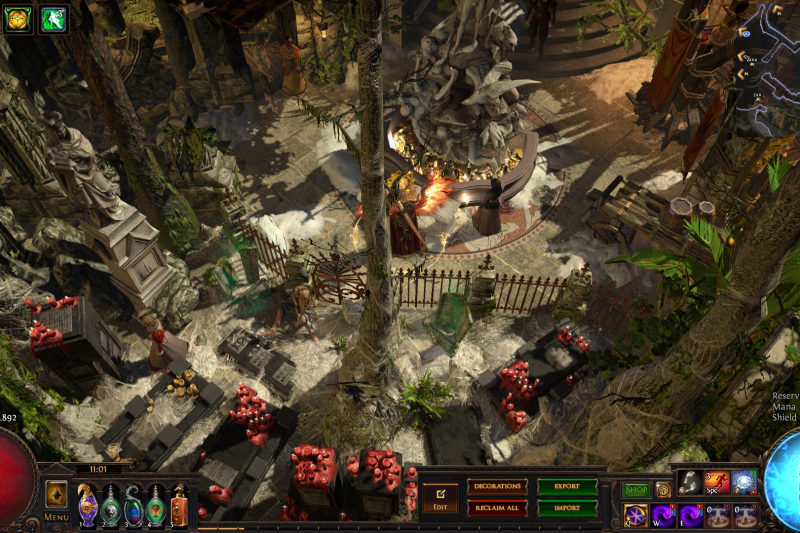This screenshot has width=800, height=533.
Task: Use the red-orange flask in slot 5
Action: coord(179,504)
